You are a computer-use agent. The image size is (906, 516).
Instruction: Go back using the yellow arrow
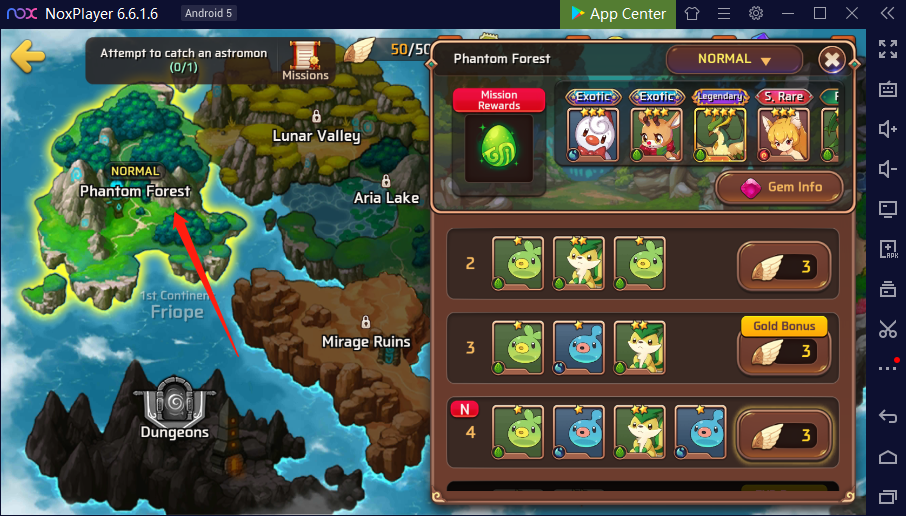(27, 55)
